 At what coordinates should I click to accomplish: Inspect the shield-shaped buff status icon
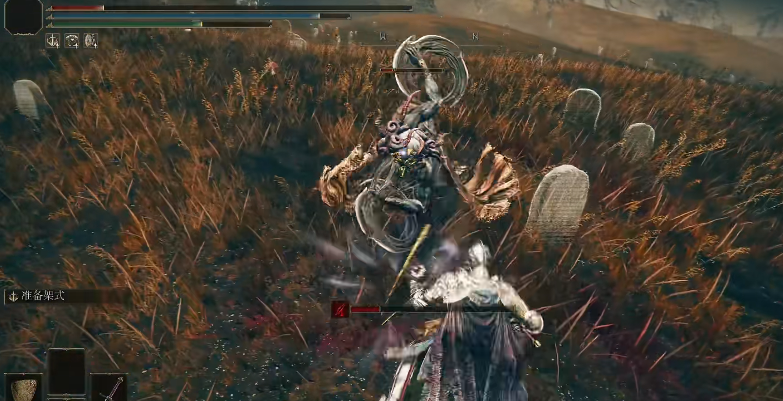pos(90,41)
